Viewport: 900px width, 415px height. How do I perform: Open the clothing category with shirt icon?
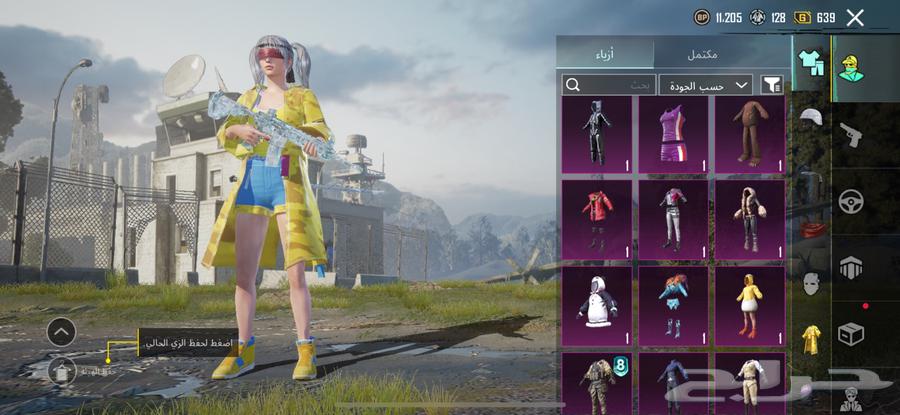click(x=810, y=62)
